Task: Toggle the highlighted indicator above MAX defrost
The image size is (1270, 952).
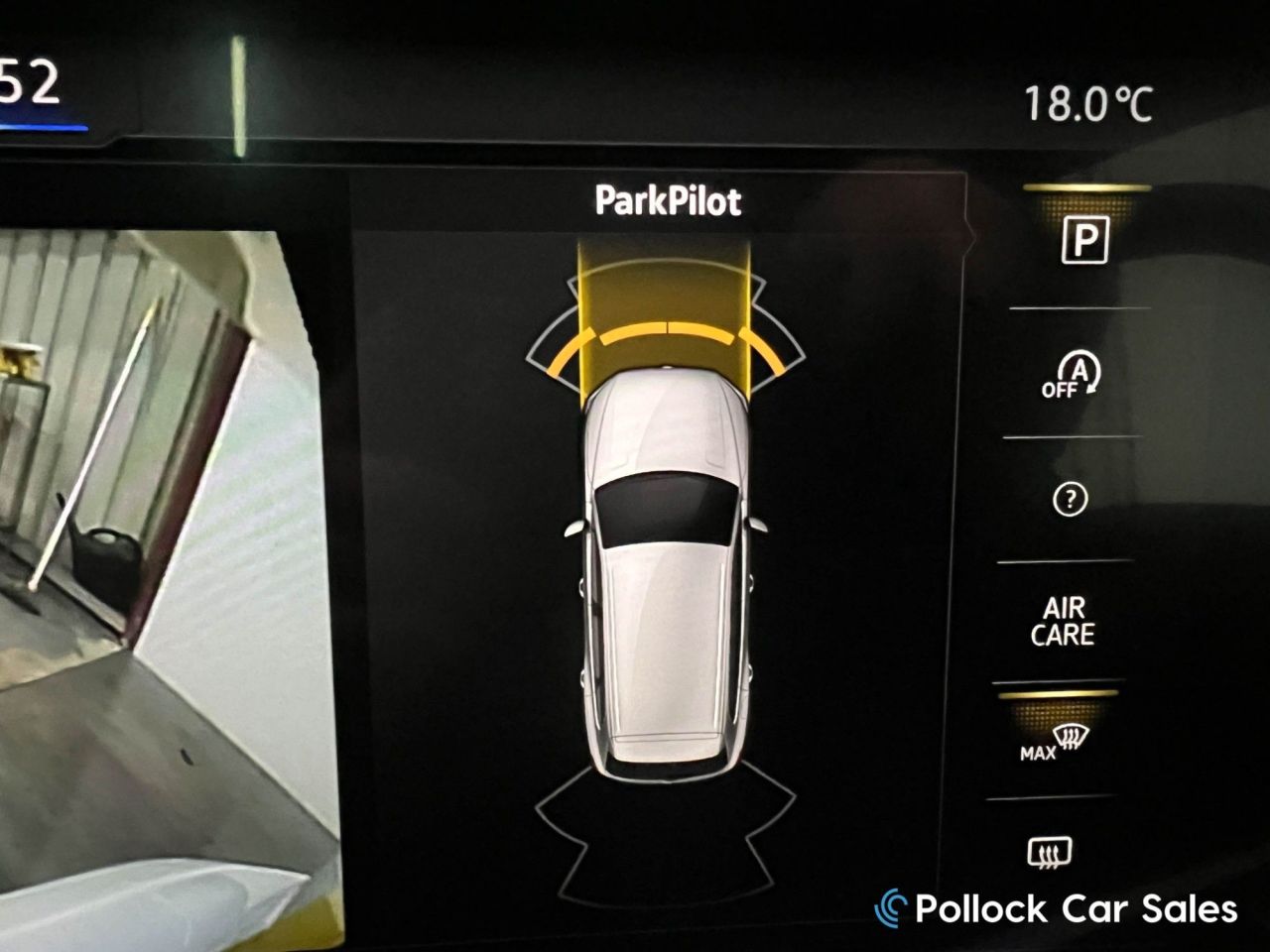Action: coord(1060,696)
